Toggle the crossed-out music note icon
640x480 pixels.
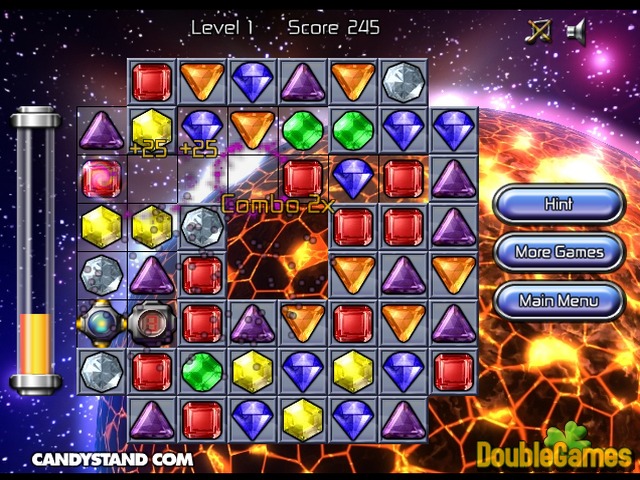coord(538,32)
